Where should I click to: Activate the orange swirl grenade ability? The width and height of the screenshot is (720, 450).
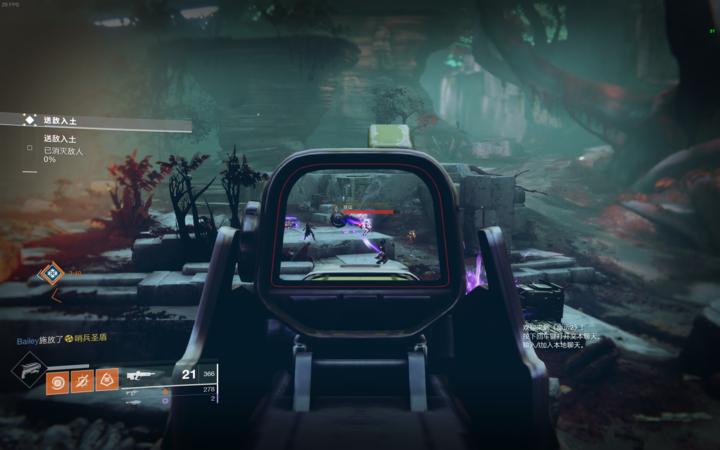(57, 380)
